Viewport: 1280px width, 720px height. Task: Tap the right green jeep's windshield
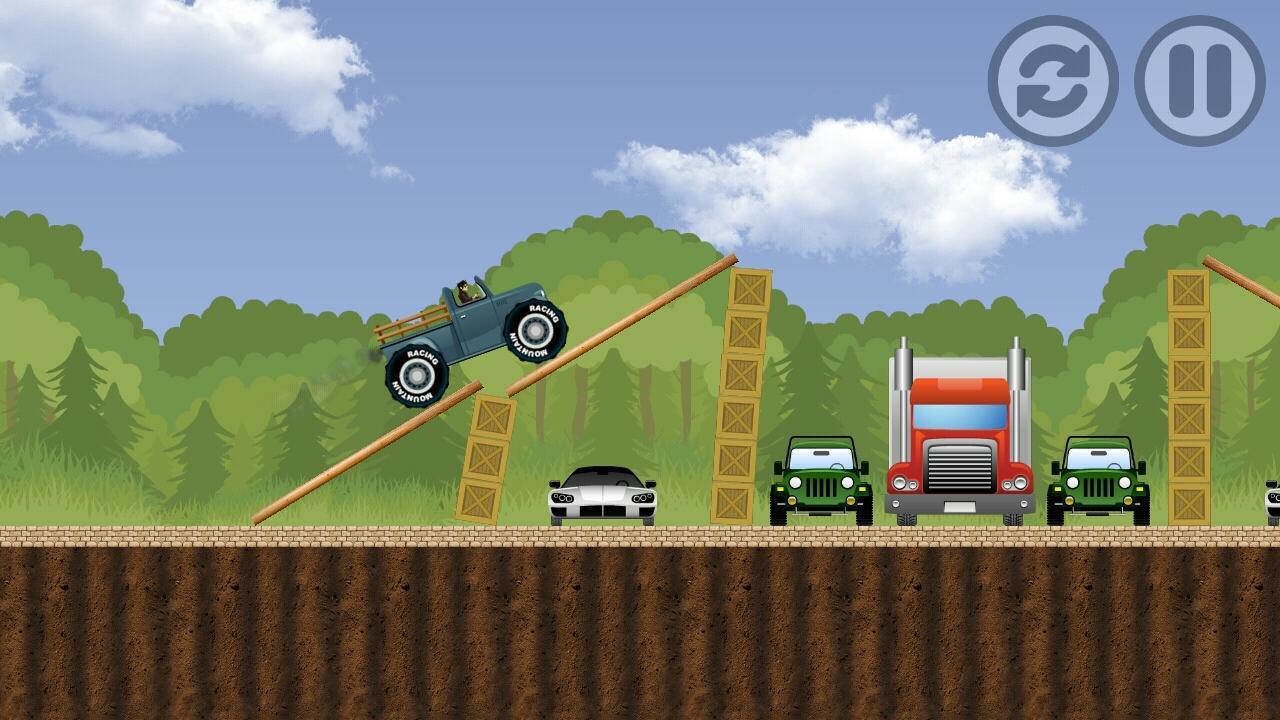tap(1100, 457)
